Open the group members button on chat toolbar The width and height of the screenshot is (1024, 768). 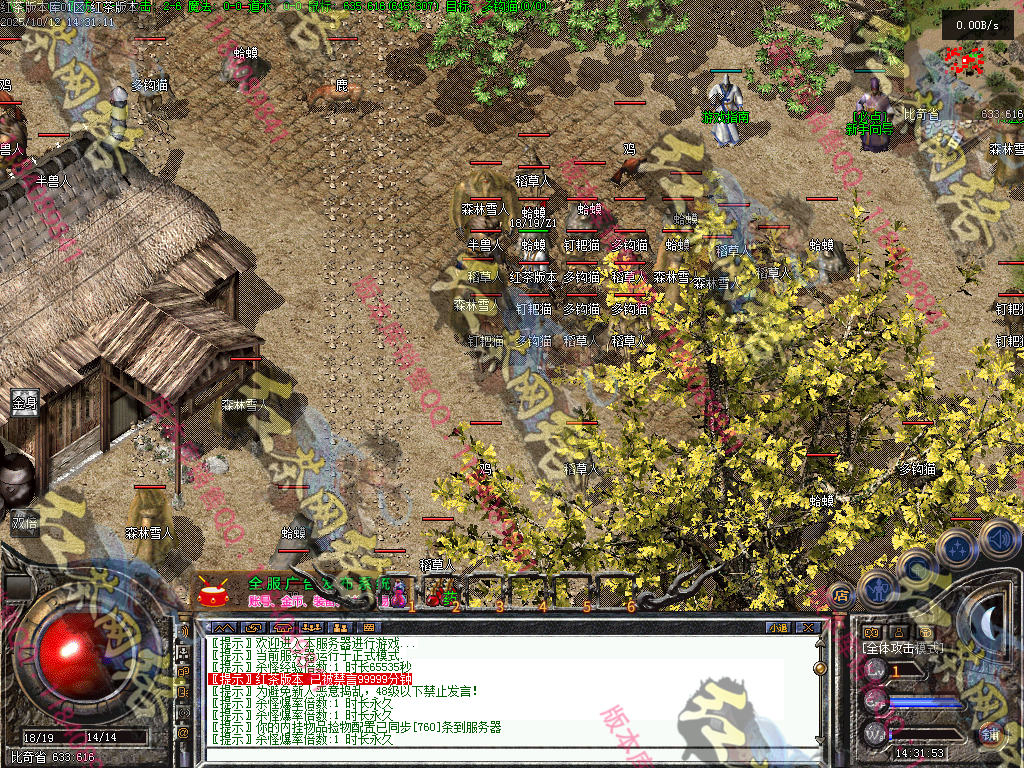(x=339, y=627)
